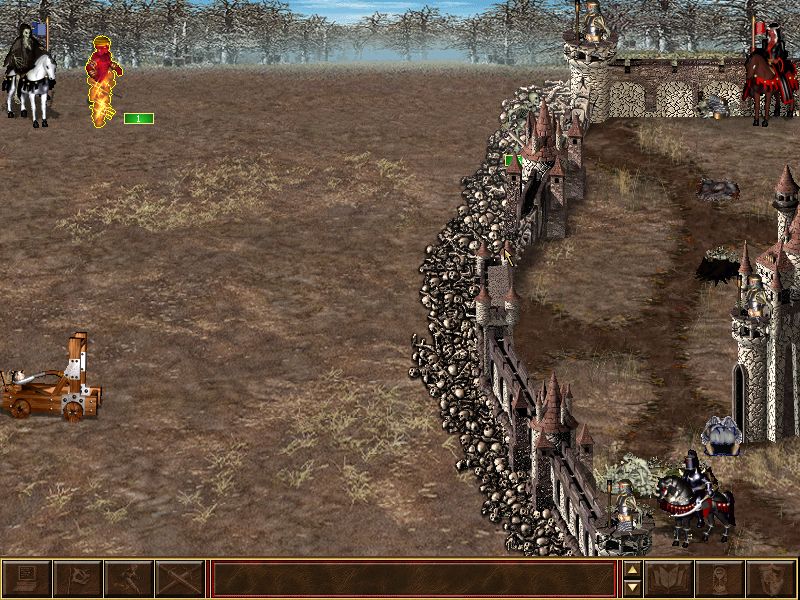Toggle auto-combat with the crossed swords button
The height and width of the screenshot is (600, 800).
(179, 579)
